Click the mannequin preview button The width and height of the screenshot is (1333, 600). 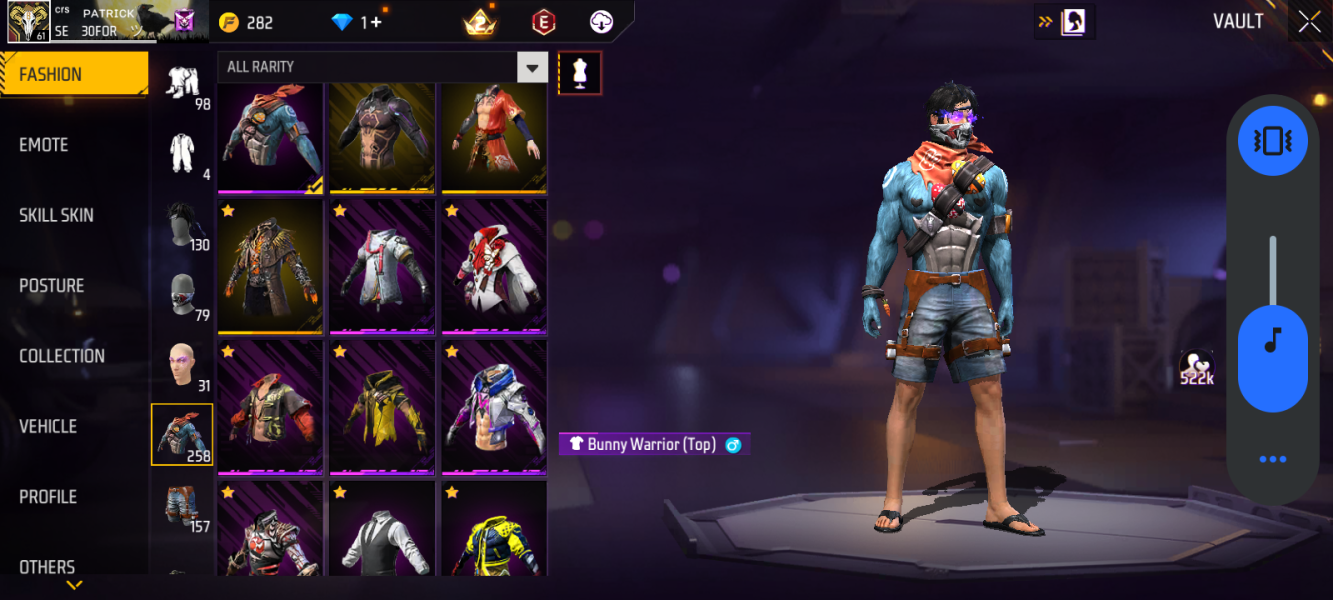click(580, 73)
